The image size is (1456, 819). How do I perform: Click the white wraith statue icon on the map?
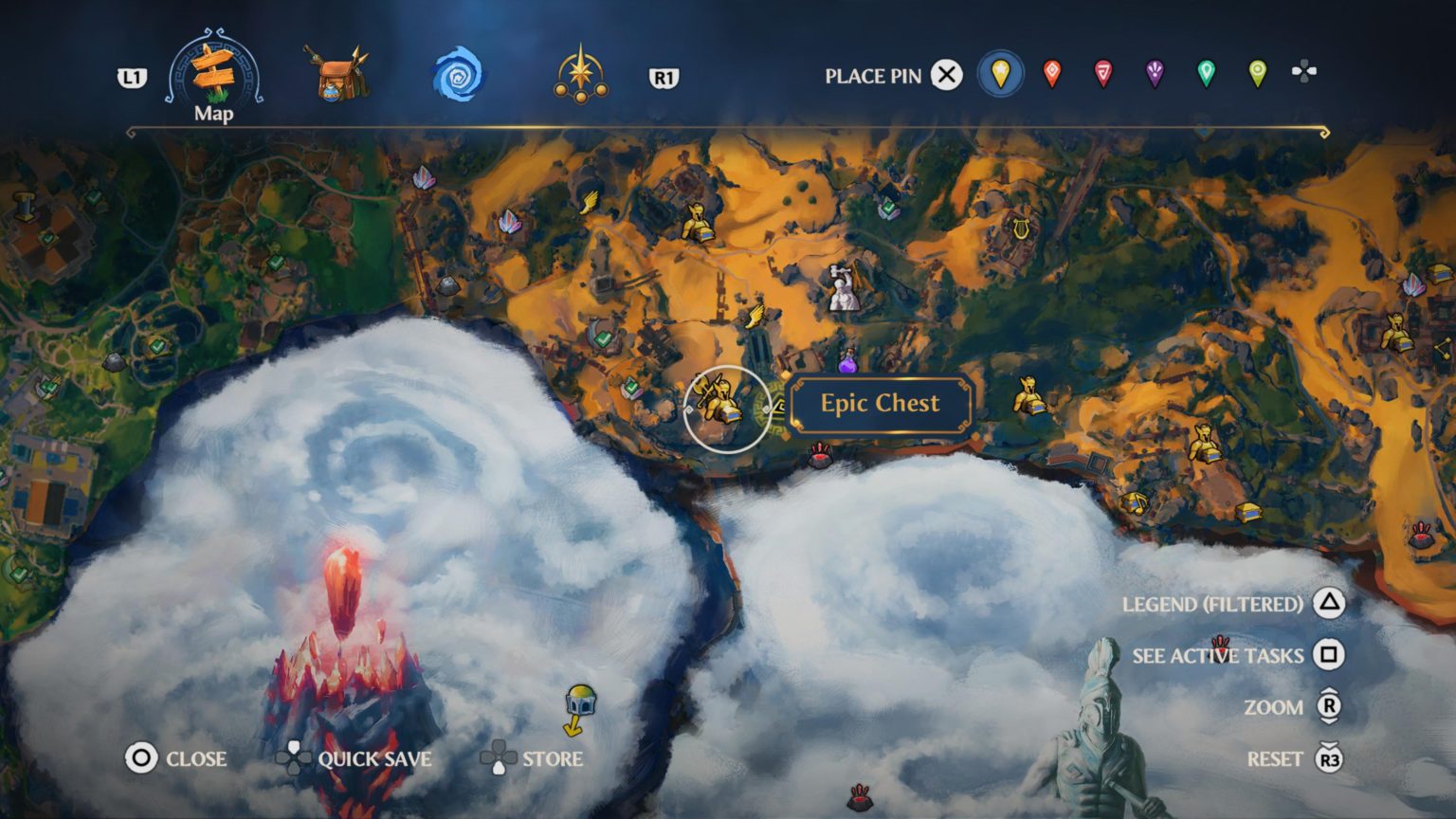point(840,286)
